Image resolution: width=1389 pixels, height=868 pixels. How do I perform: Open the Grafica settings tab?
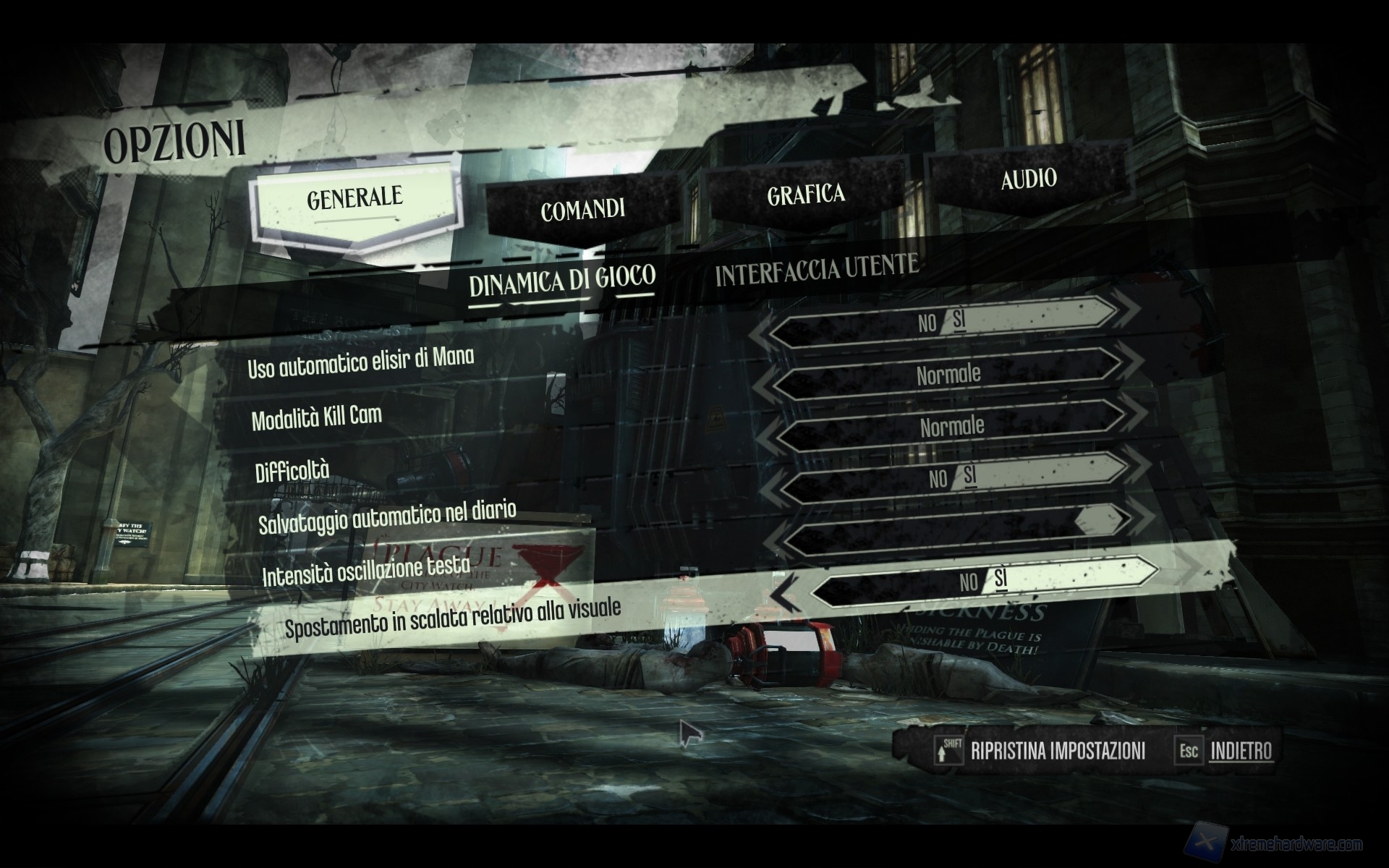click(805, 194)
